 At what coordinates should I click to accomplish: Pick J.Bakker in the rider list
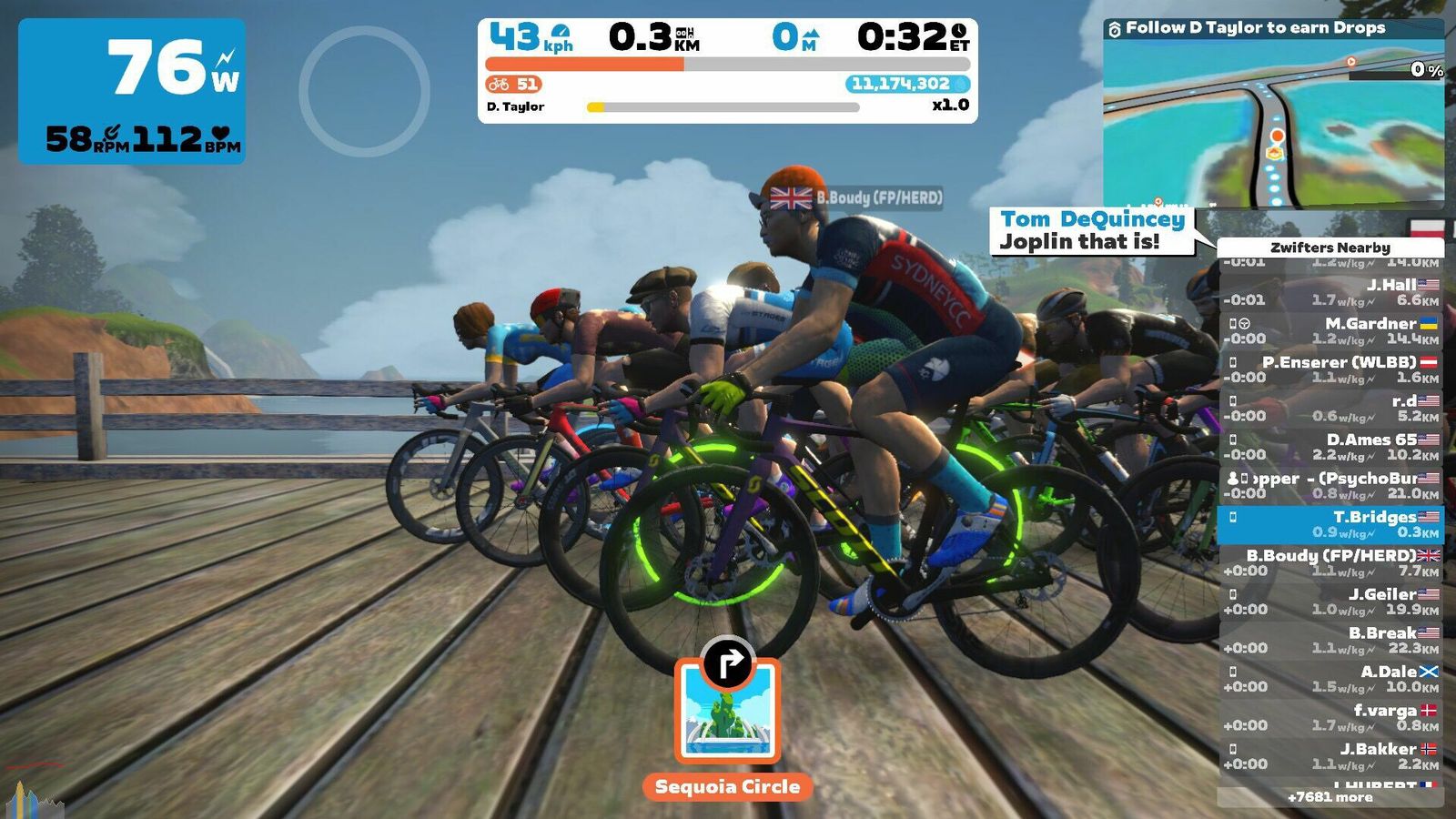tap(1330, 756)
